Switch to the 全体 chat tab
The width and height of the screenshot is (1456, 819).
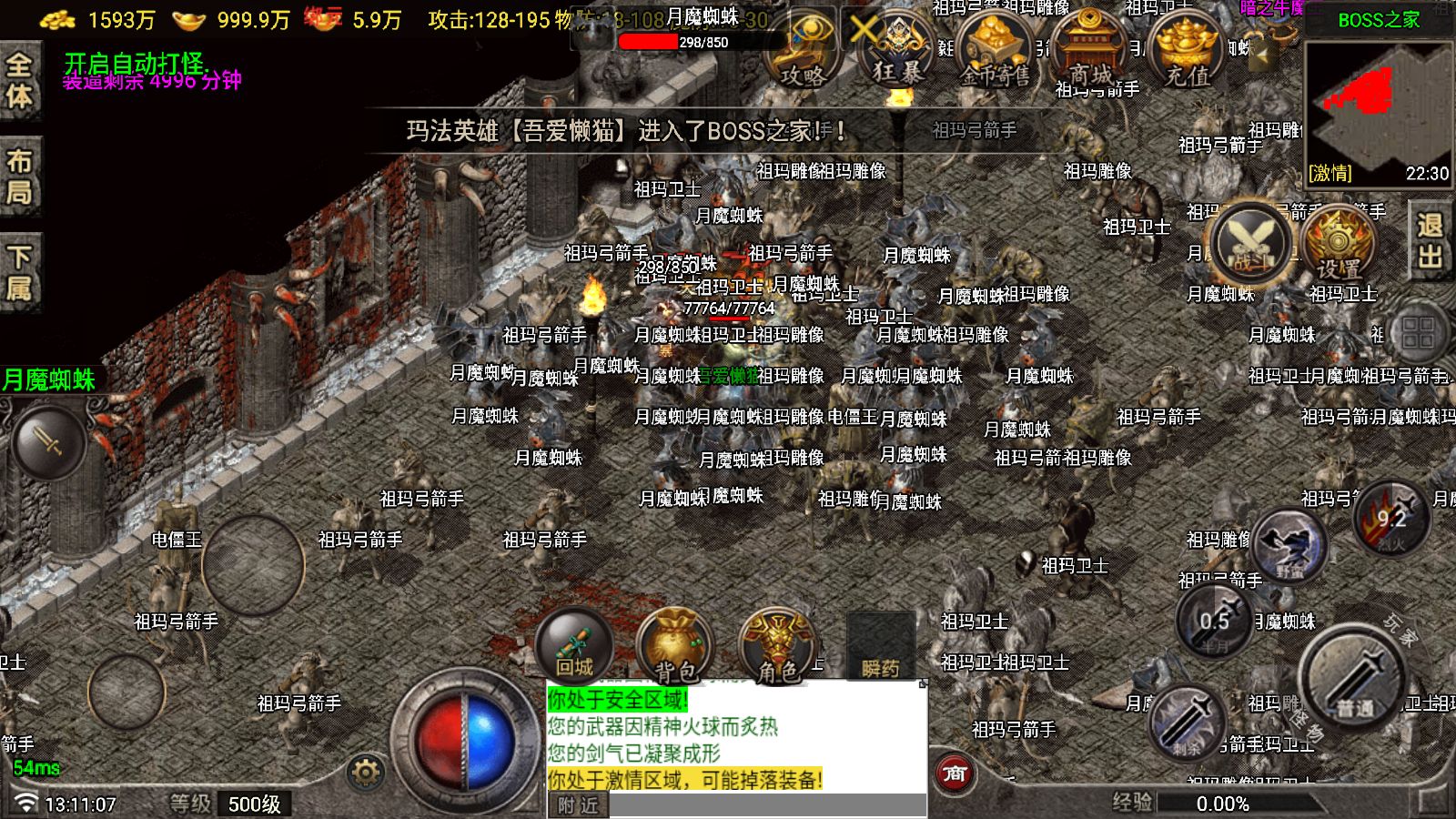18,68
